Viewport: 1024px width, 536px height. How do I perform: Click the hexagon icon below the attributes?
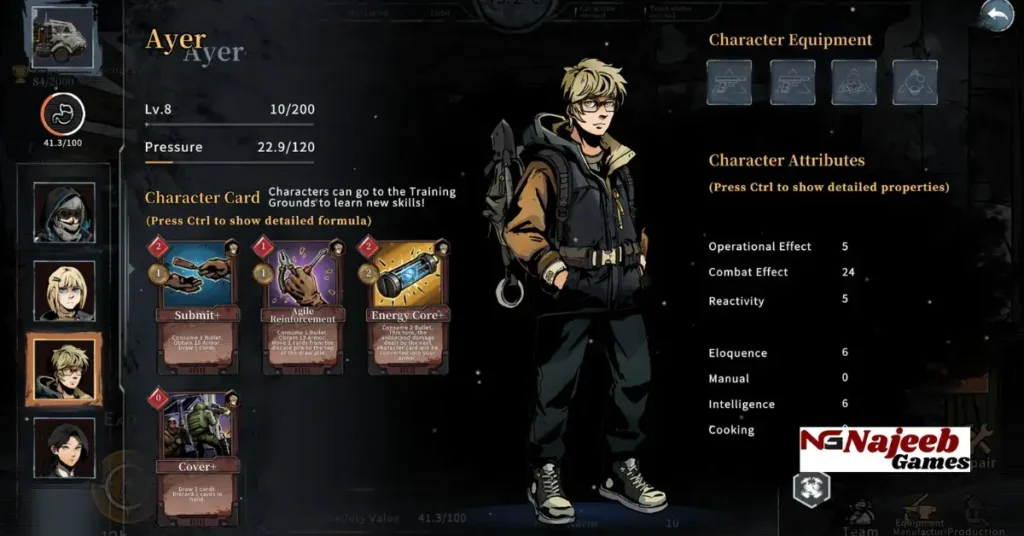(x=810, y=489)
